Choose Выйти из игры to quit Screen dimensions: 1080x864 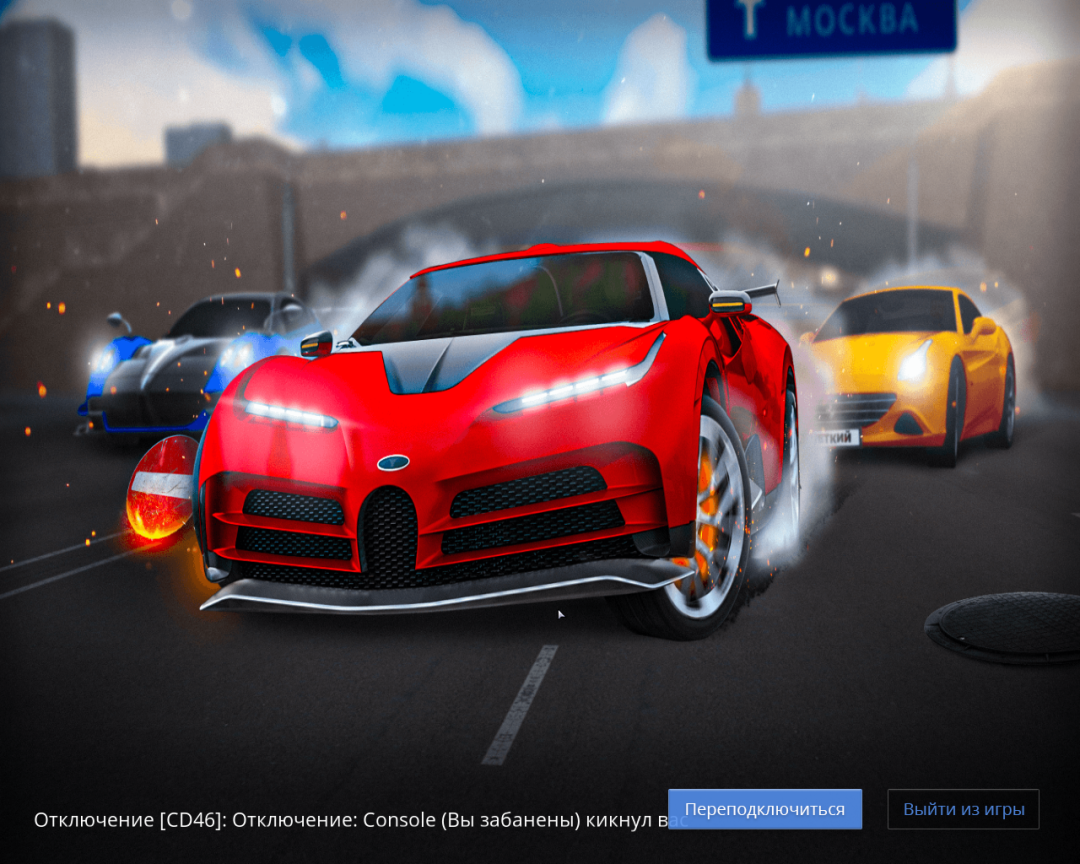click(963, 809)
